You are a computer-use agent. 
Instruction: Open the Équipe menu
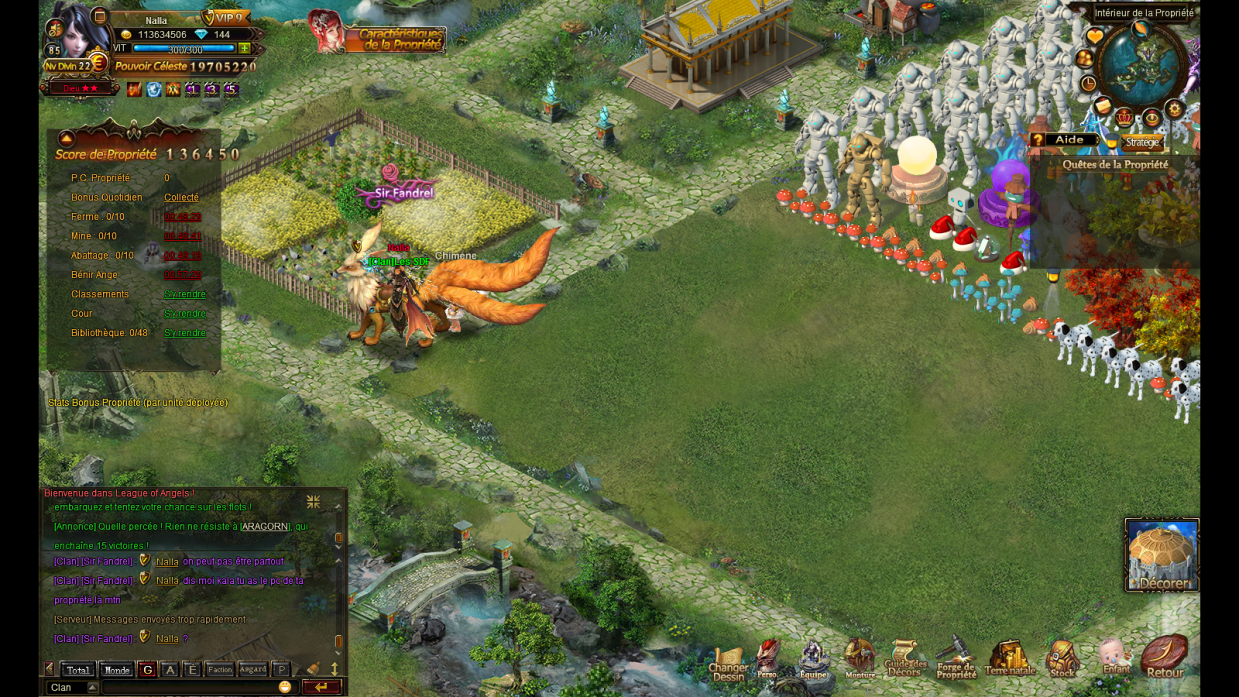coord(813,659)
